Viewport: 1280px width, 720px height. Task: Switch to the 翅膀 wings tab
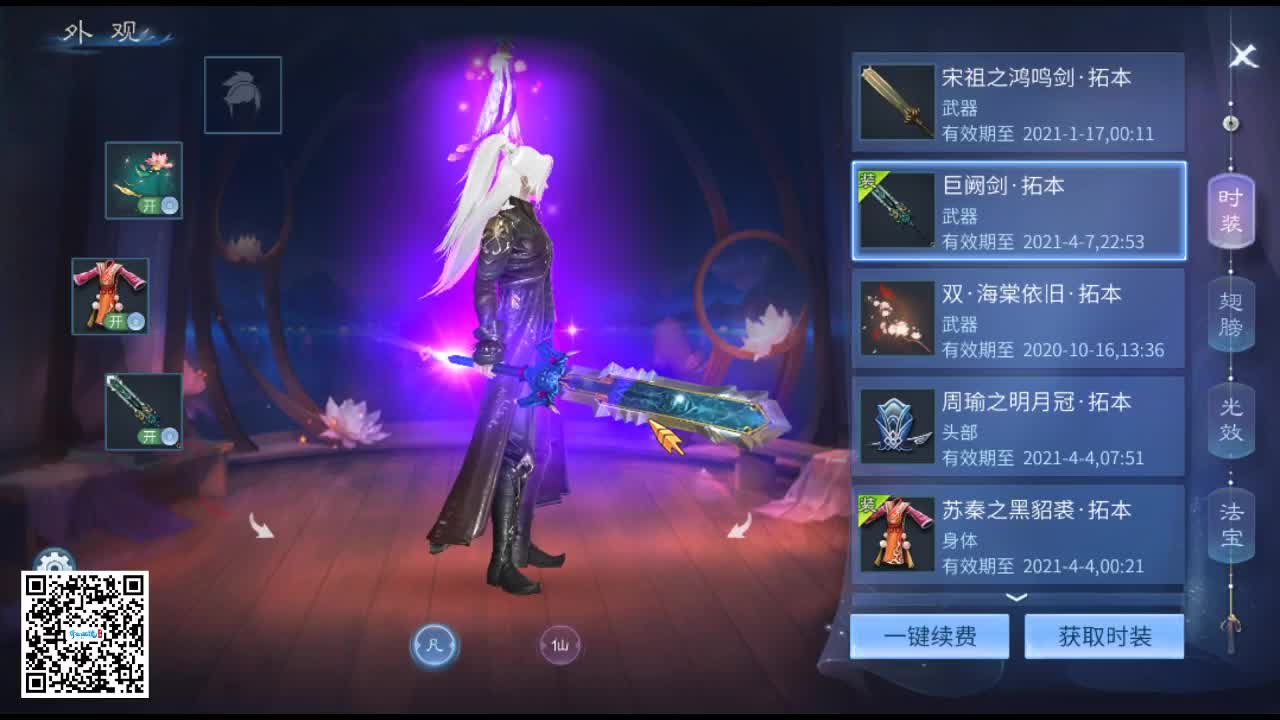(x=1229, y=315)
